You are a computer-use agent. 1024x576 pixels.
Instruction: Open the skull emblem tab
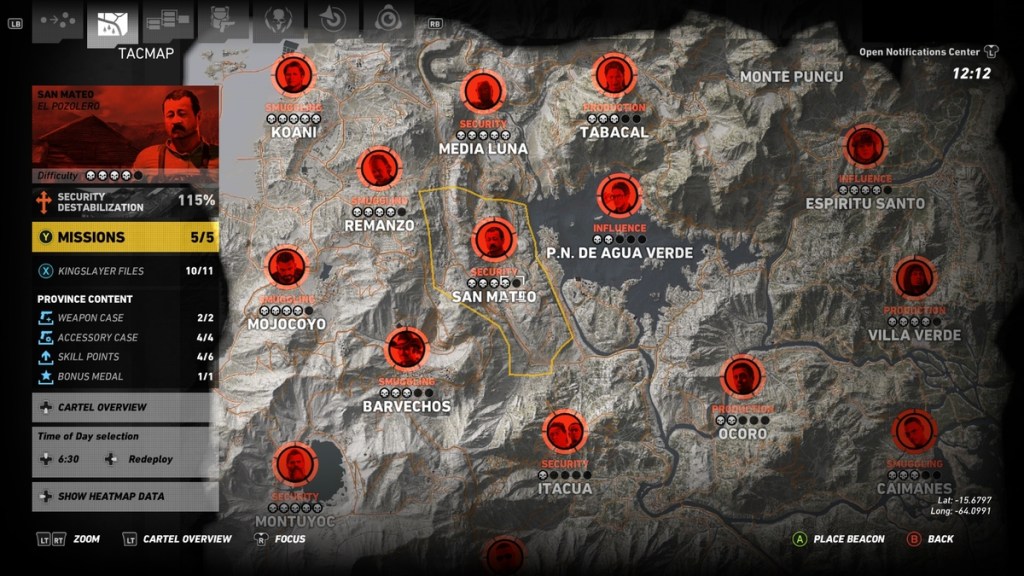tap(278, 20)
